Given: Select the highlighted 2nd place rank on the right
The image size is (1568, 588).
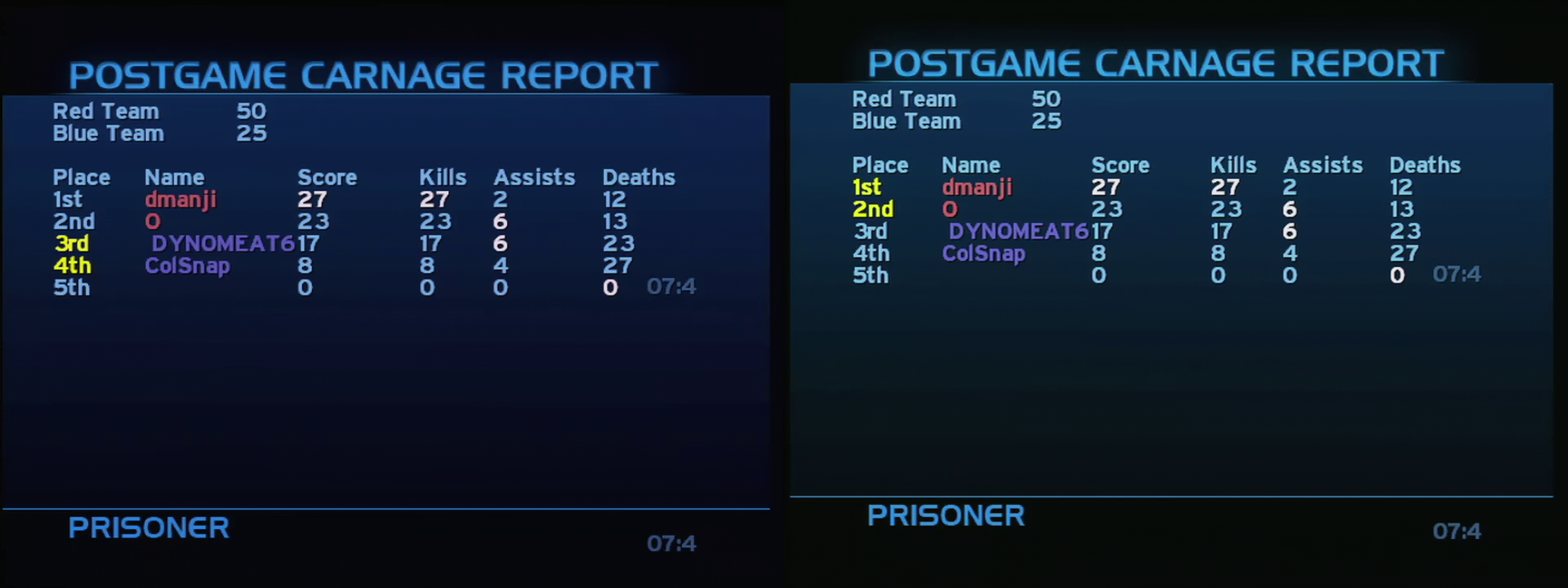Looking at the screenshot, I should tap(873, 209).
